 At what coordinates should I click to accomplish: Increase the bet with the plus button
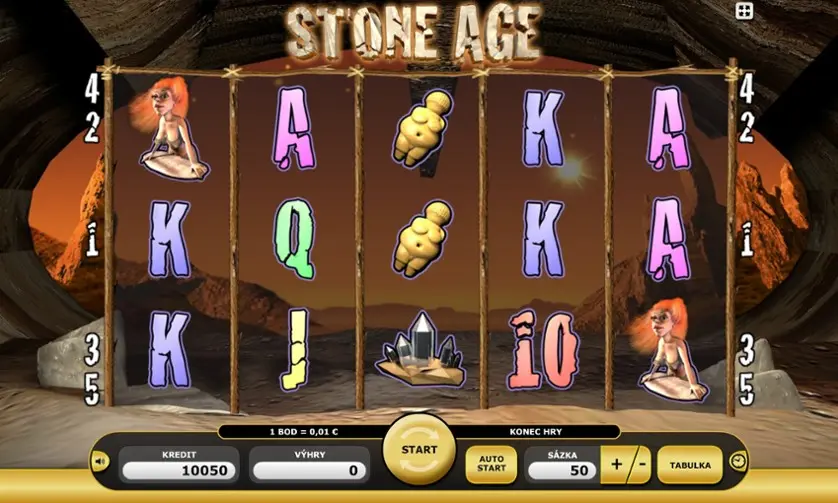click(x=615, y=465)
